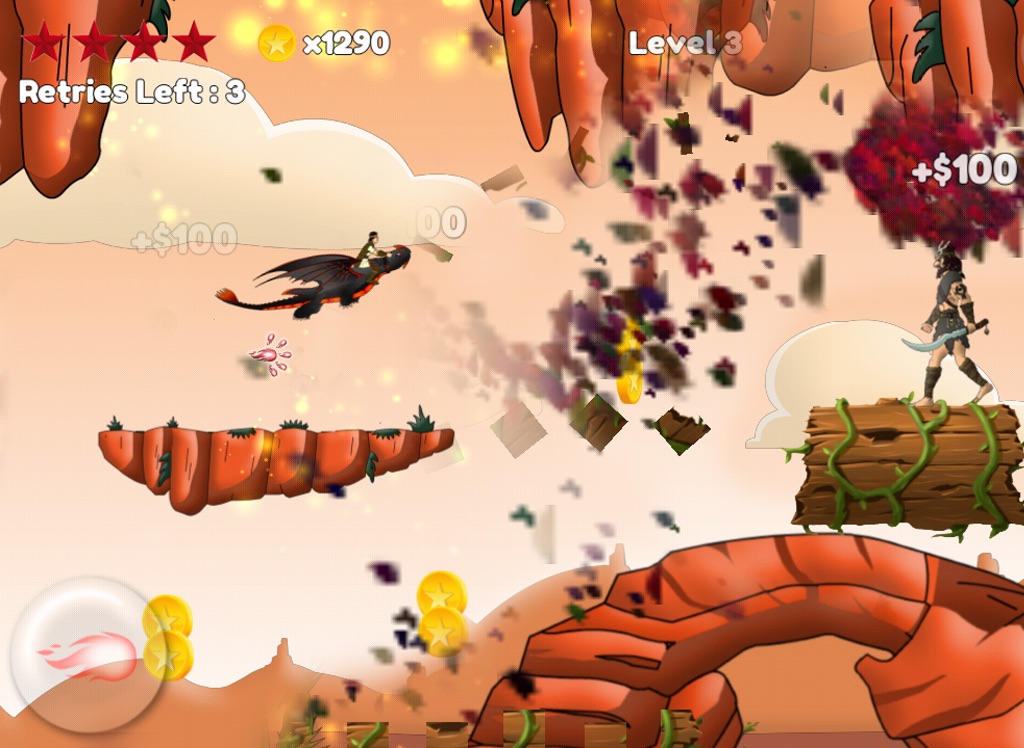Tap the fireball attack button

click(88, 655)
